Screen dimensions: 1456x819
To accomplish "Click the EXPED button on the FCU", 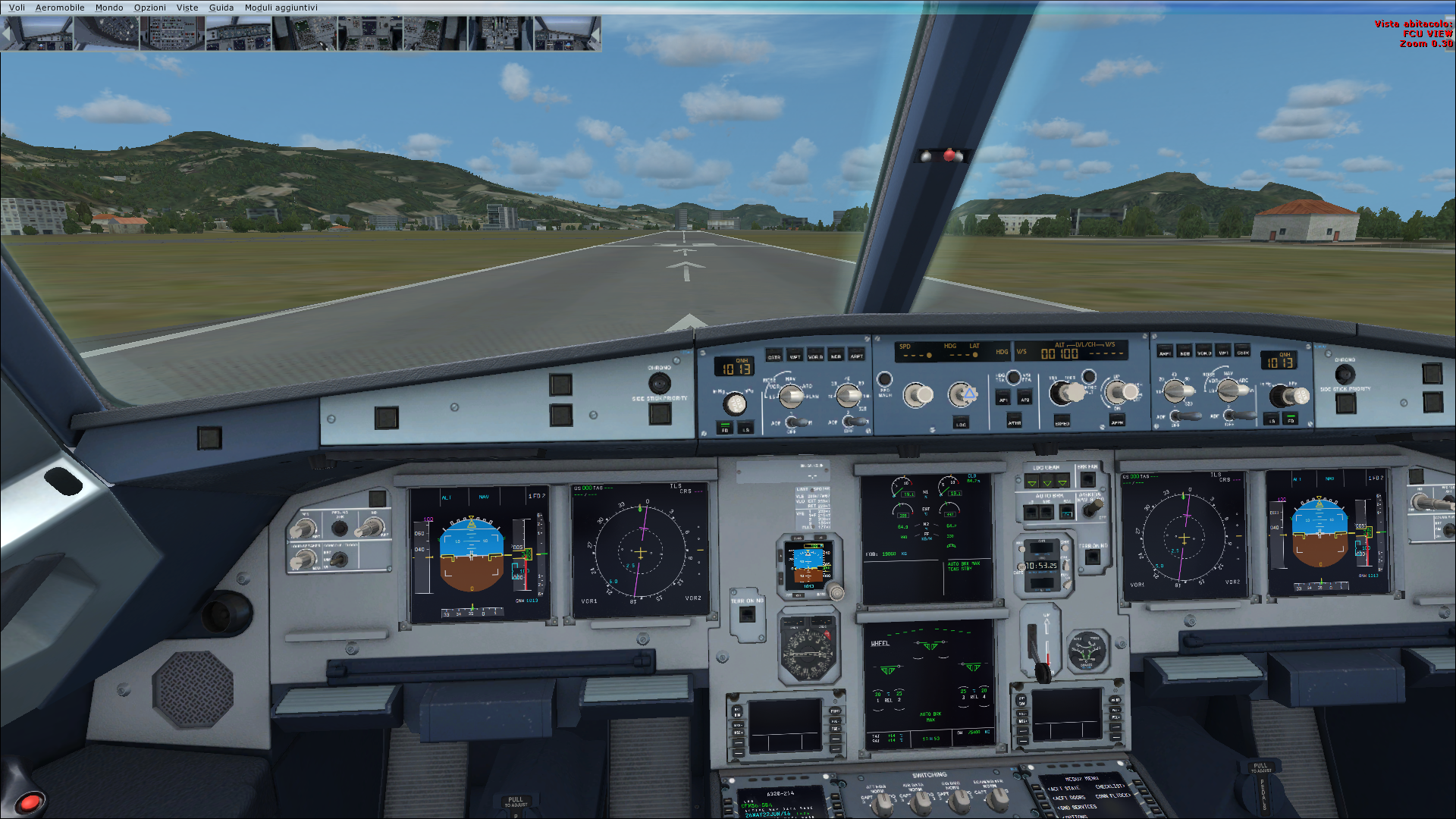I will coord(1062,422).
